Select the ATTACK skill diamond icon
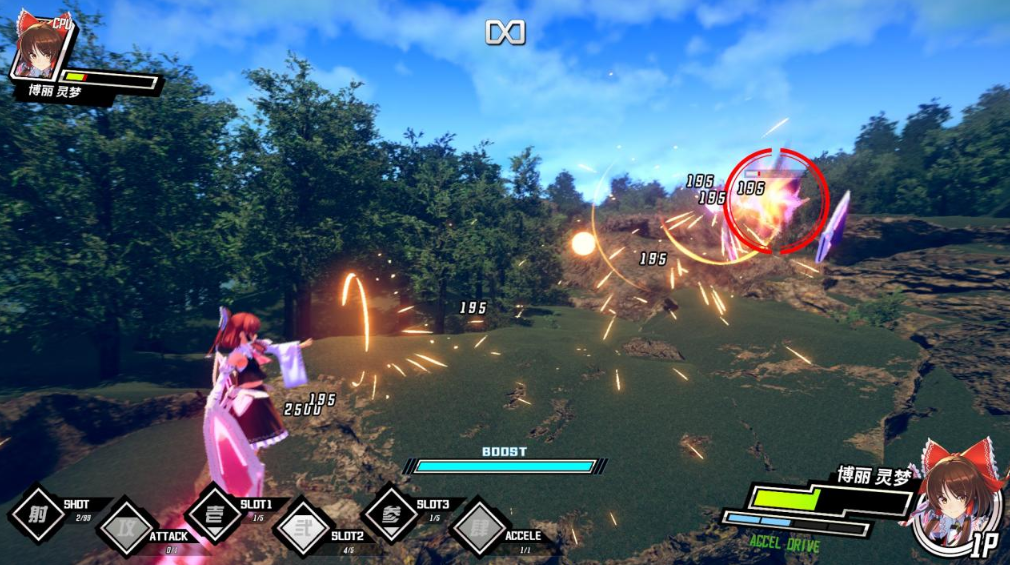This screenshot has width=1010, height=565. pyautogui.click(x=126, y=527)
